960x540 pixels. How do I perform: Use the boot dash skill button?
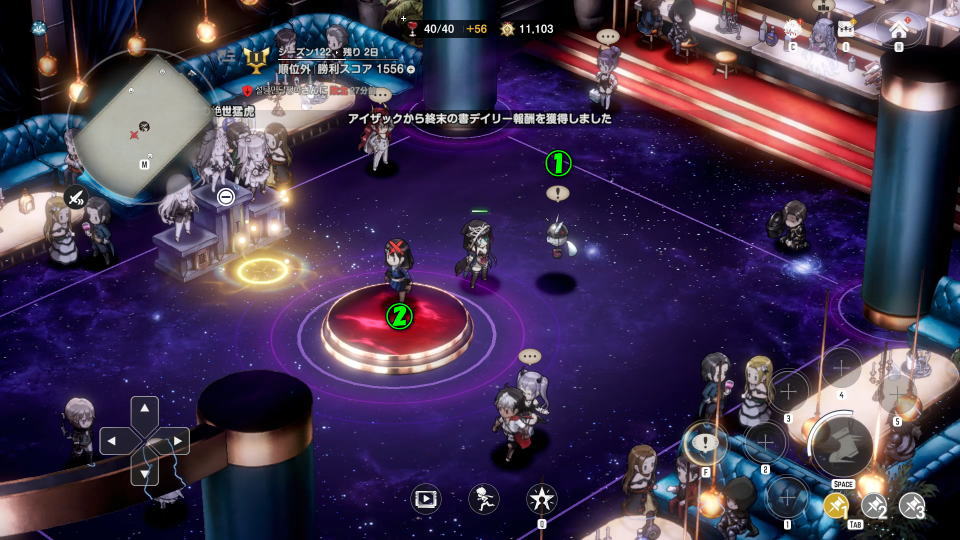pyautogui.click(x=841, y=446)
